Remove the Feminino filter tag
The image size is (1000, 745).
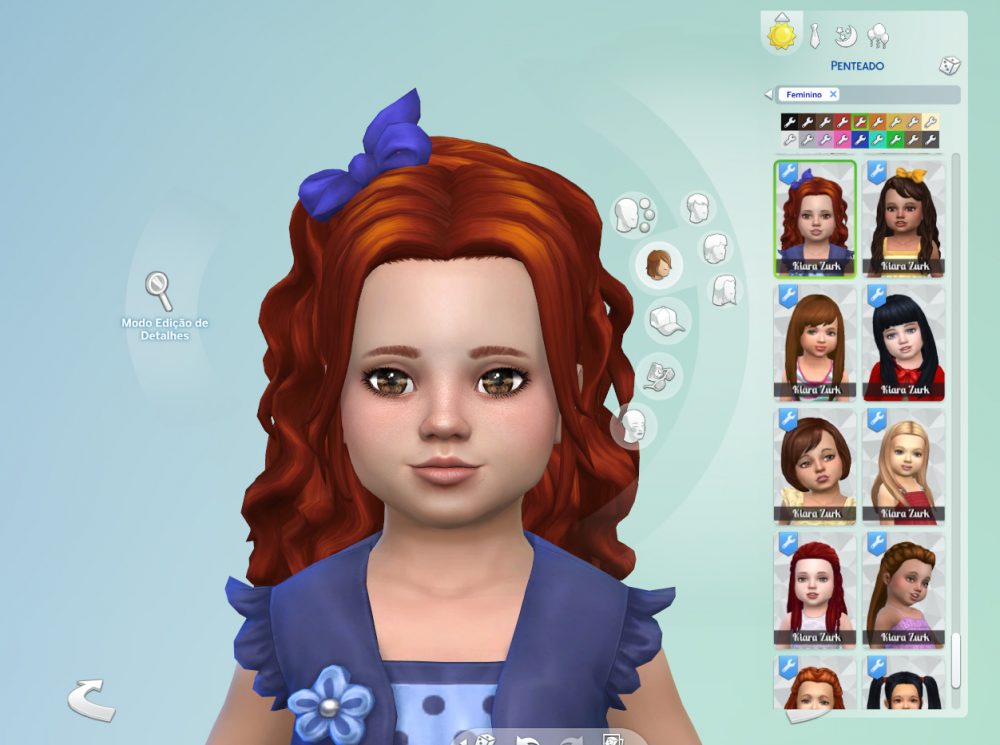coord(833,94)
